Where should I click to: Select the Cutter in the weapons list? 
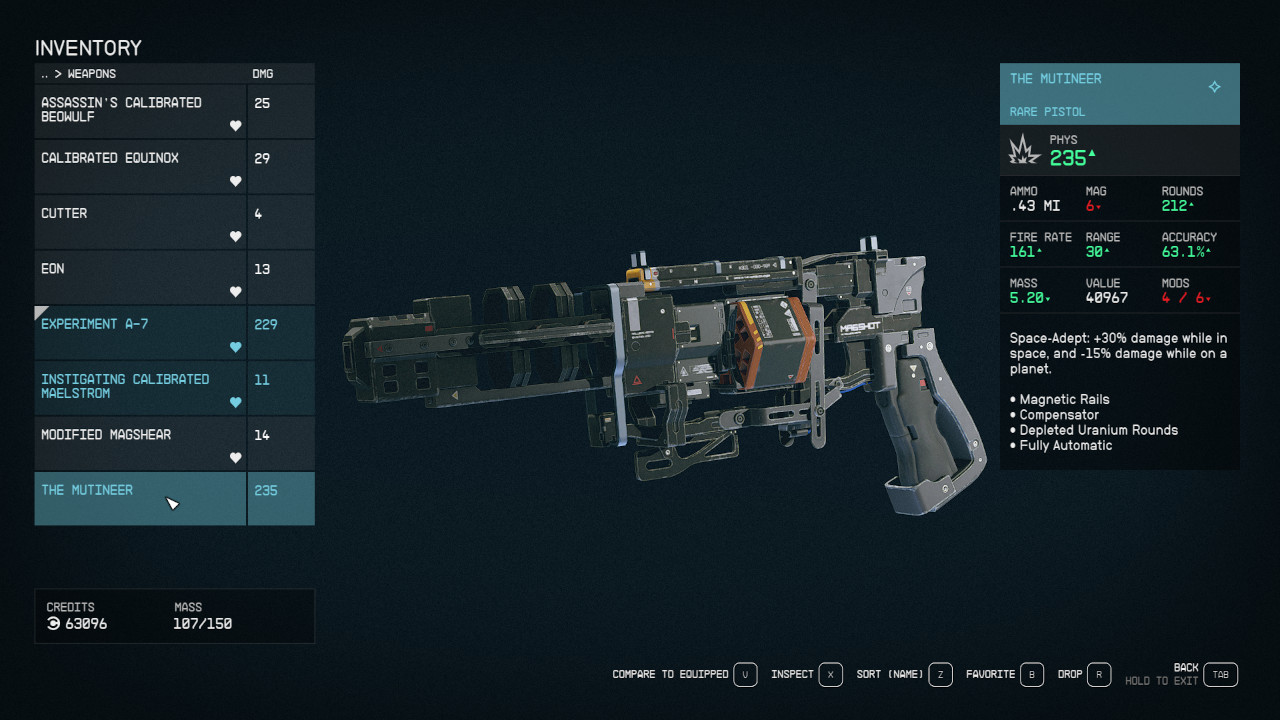coord(140,221)
